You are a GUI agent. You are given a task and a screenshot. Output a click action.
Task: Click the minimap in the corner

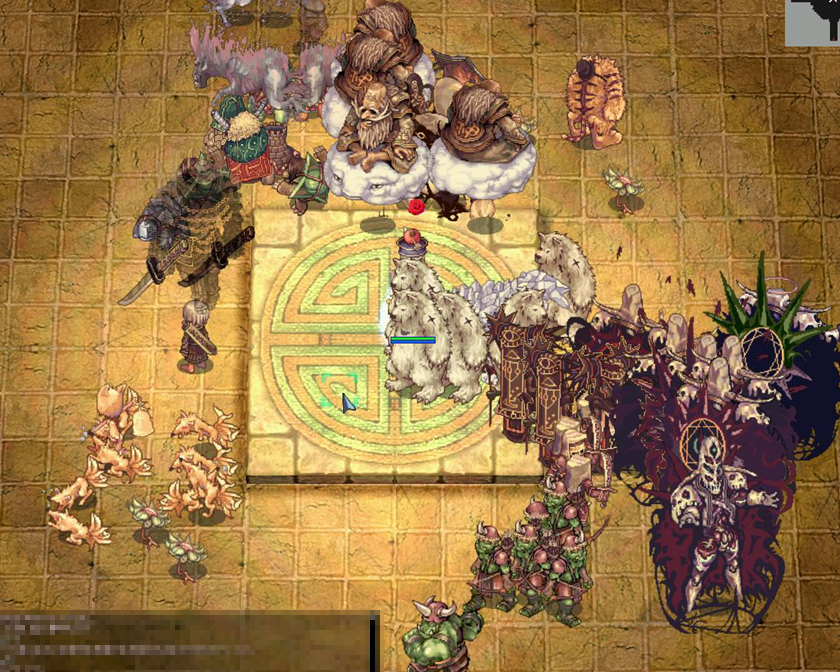coord(812,22)
